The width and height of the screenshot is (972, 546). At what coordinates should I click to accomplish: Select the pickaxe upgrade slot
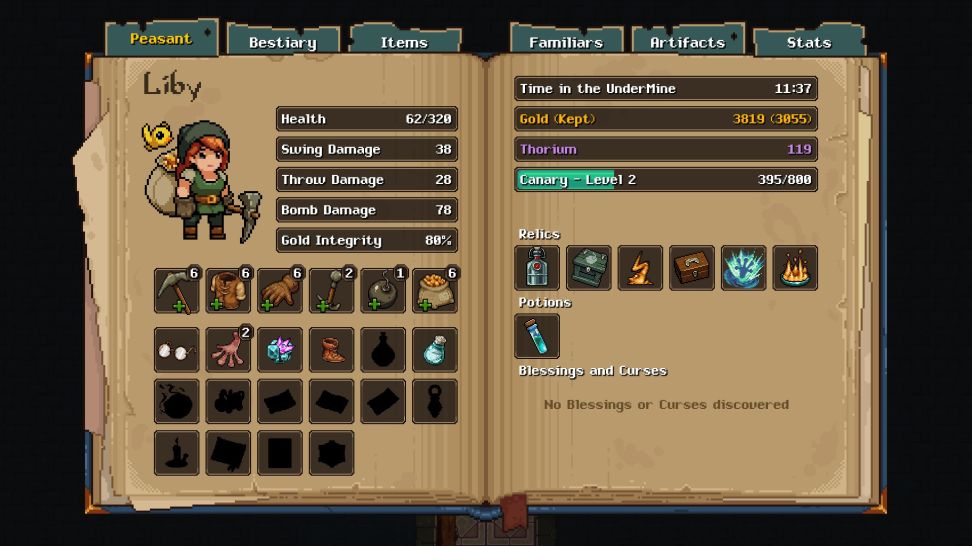177,291
